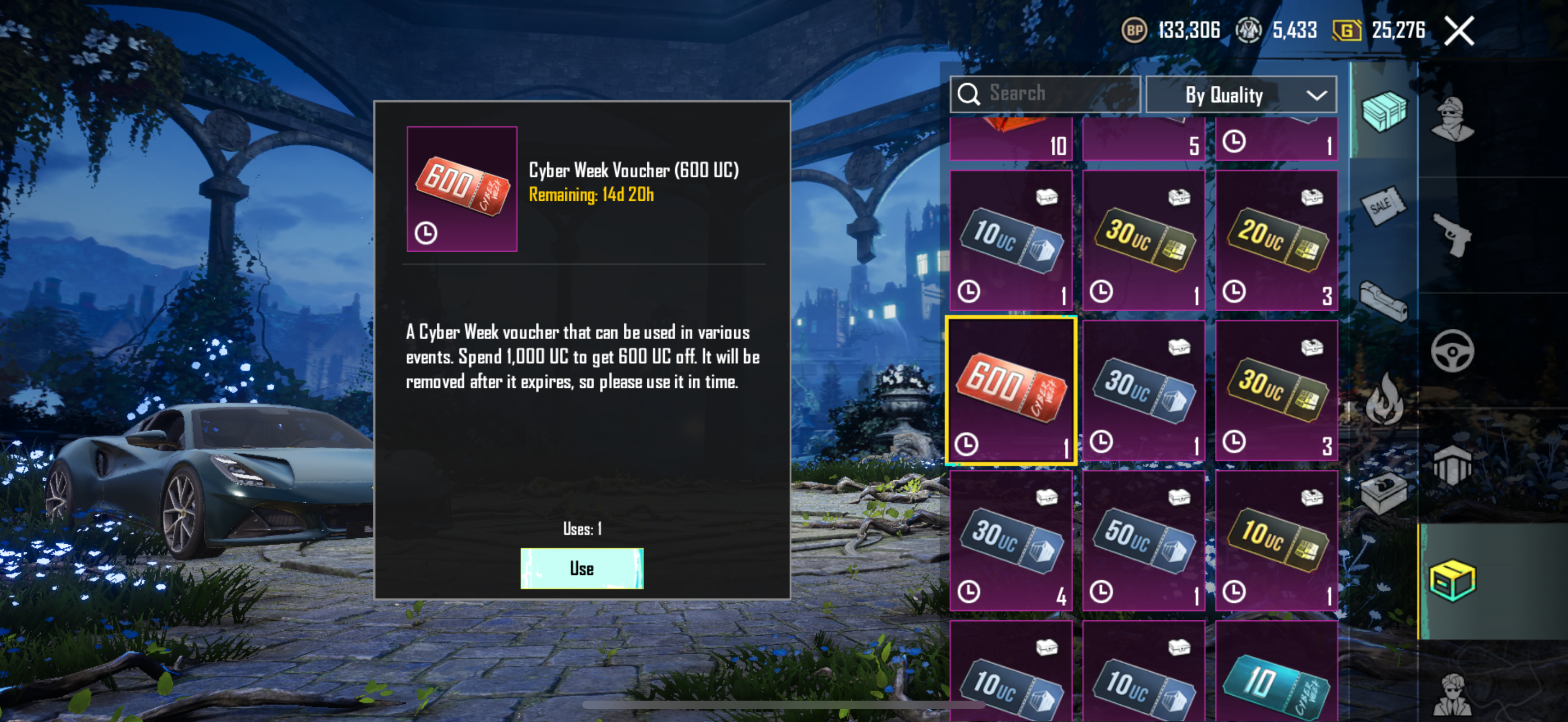This screenshot has width=1568, height=722.
Task: Select the 20 UC gold voucher slot
Action: pyautogui.click(x=1276, y=241)
